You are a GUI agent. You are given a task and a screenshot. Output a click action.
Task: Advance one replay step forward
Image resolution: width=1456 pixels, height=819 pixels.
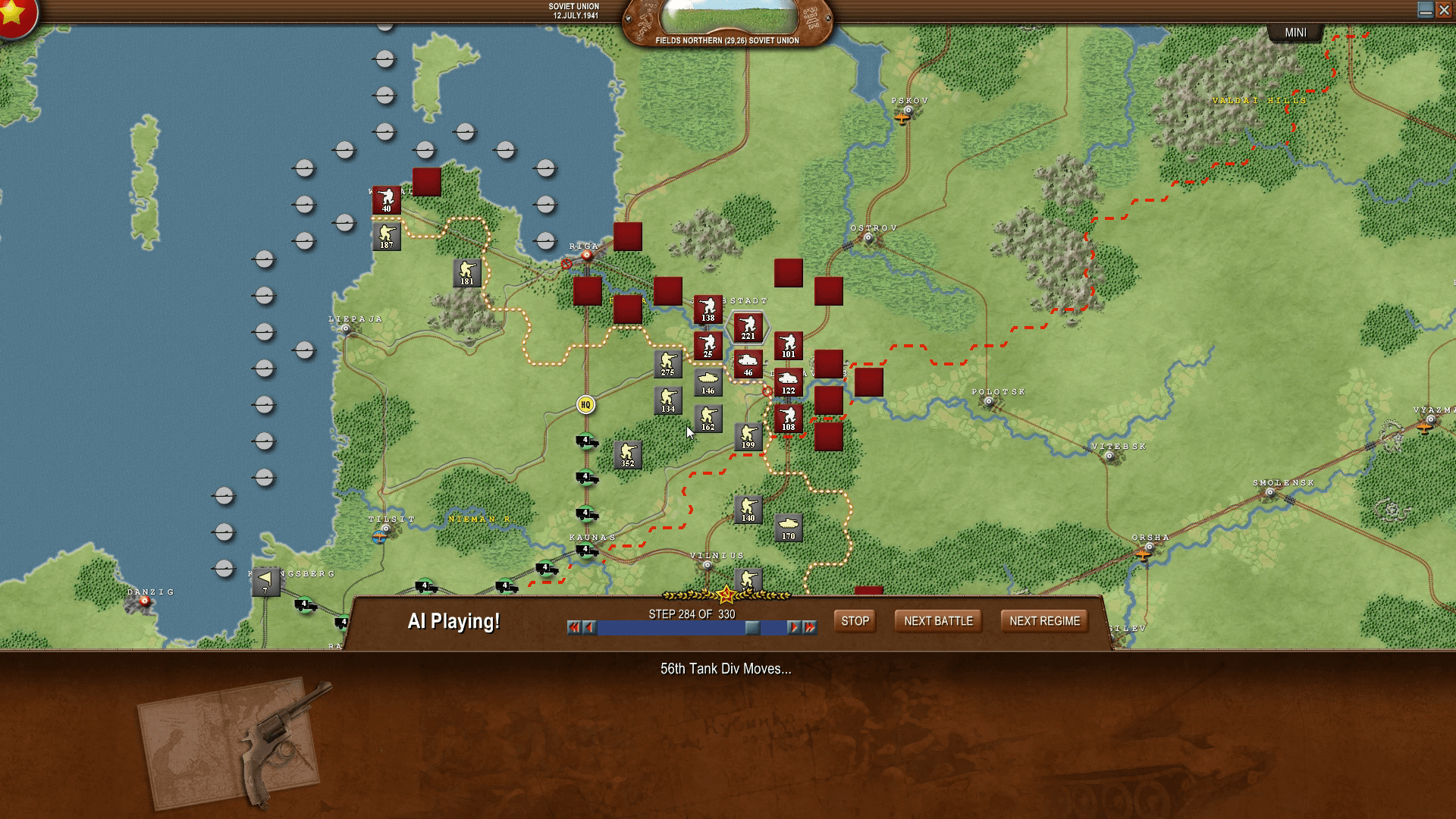coord(793,627)
